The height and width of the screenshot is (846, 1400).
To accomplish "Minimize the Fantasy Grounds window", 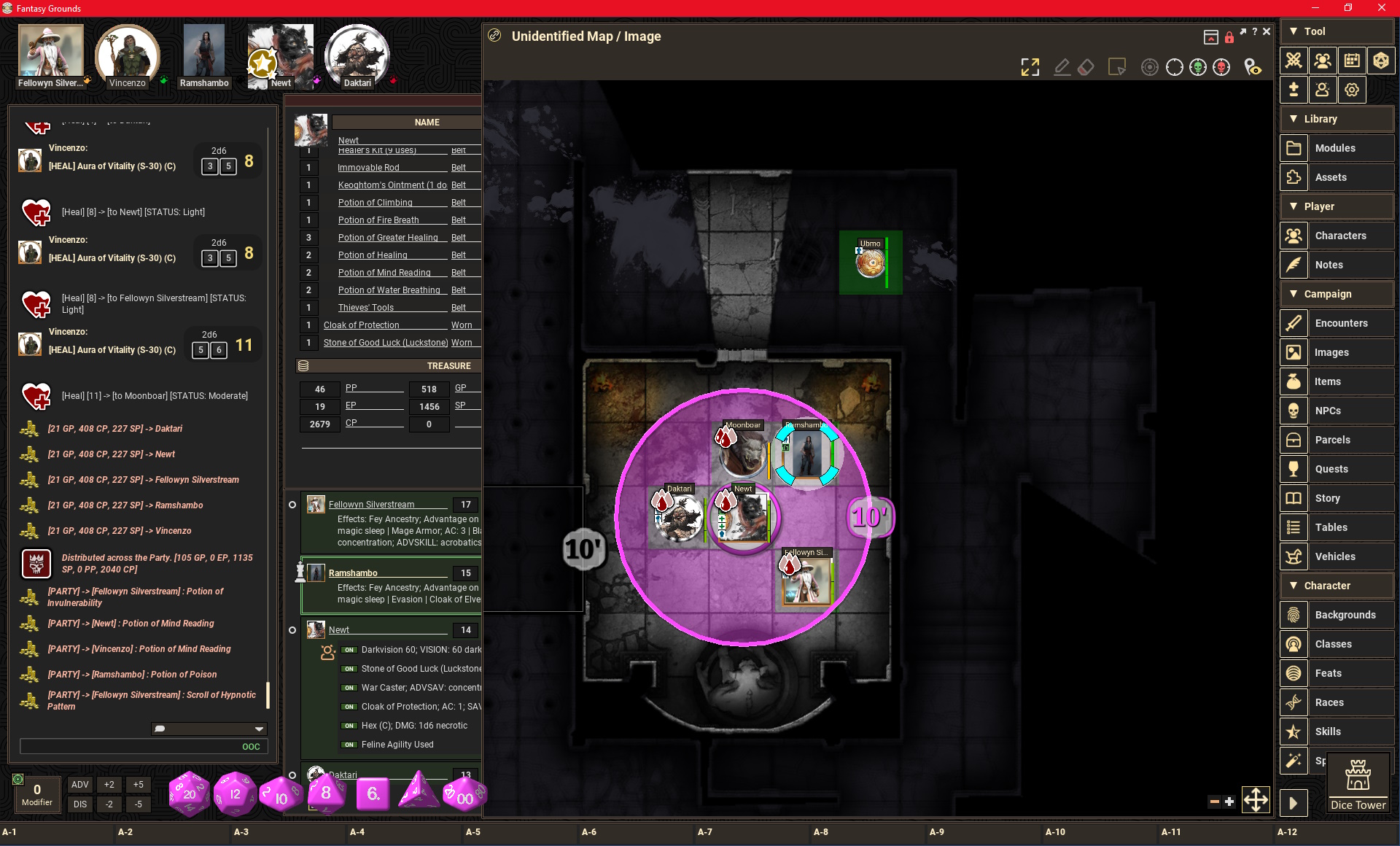I will click(x=1315, y=8).
